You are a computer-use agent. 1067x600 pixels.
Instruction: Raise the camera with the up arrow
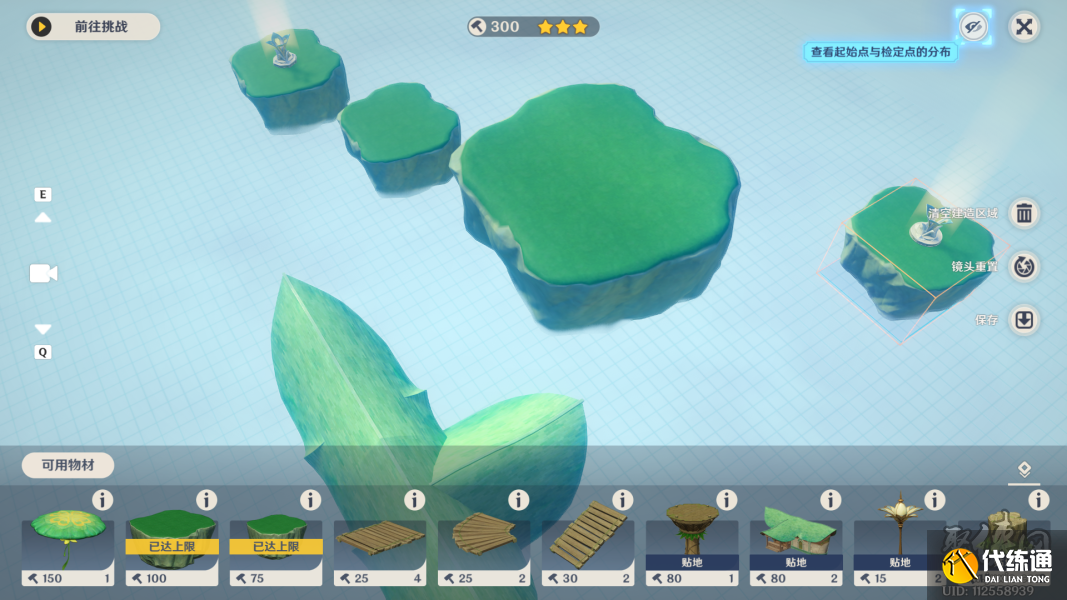pyautogui.click(x=43, y=217)
